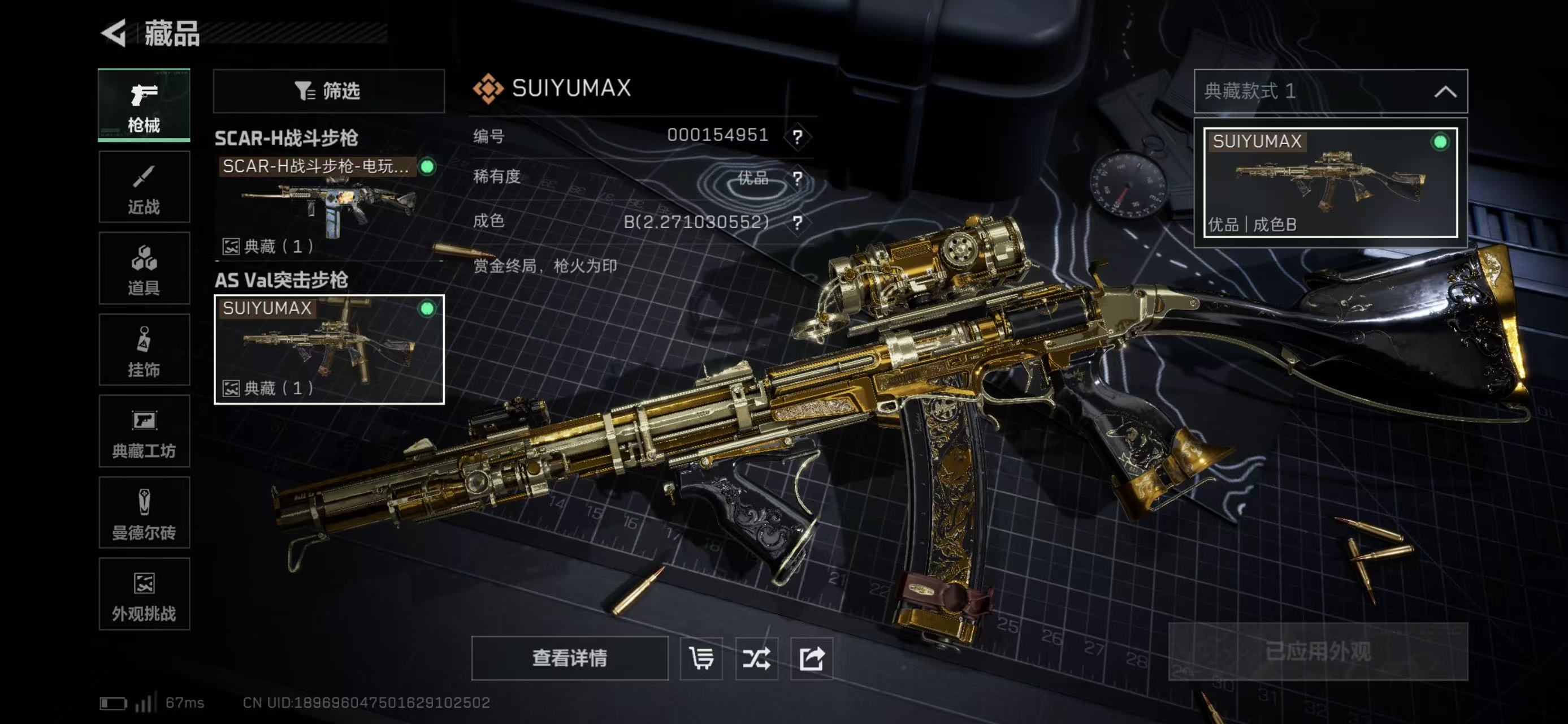The width and height of the screenshot is (1568, 724).
Task: Share the skin with the export icon
Action: (x=811, y=658)
